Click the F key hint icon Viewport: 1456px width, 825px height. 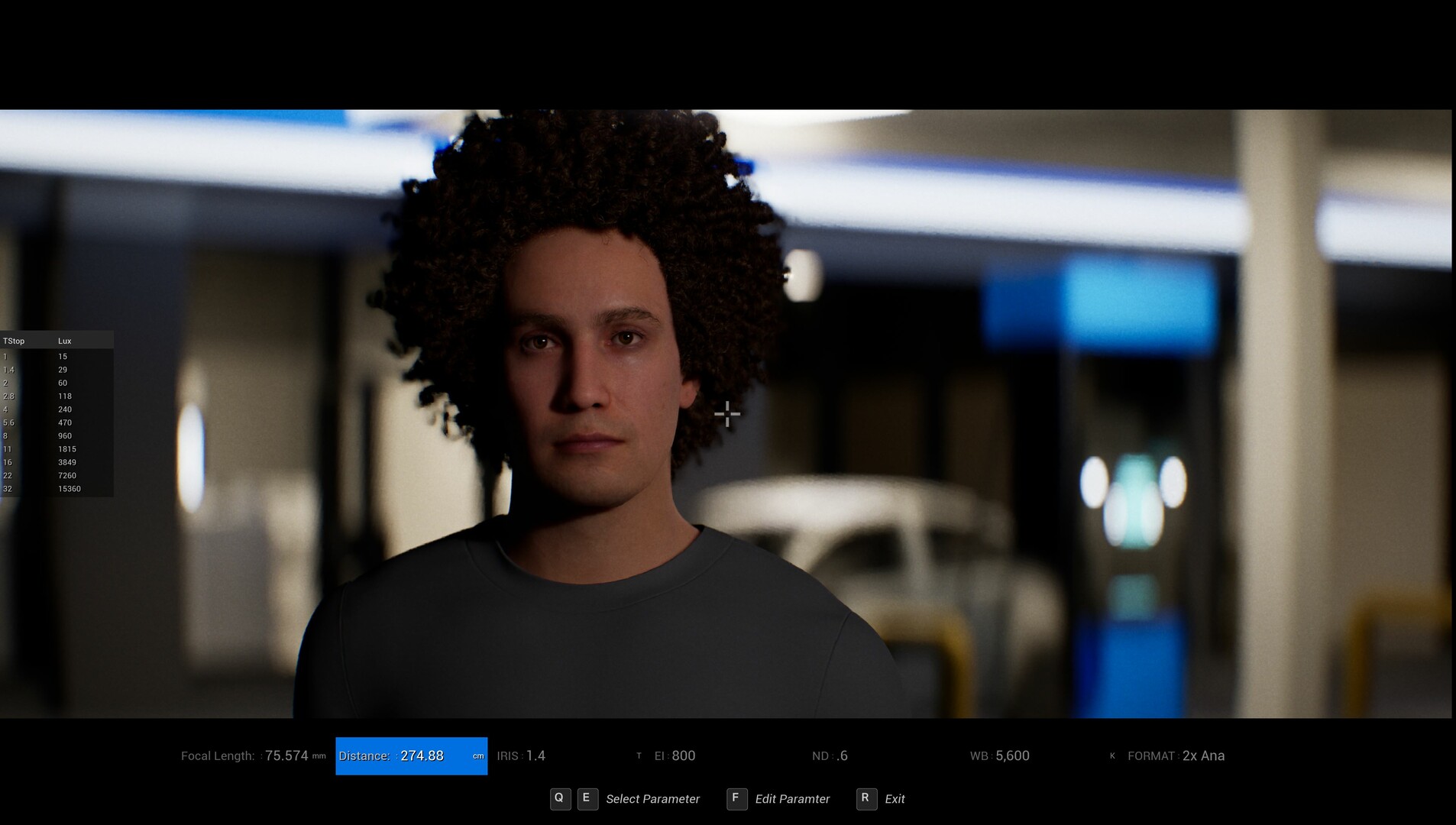click(736, 799)
